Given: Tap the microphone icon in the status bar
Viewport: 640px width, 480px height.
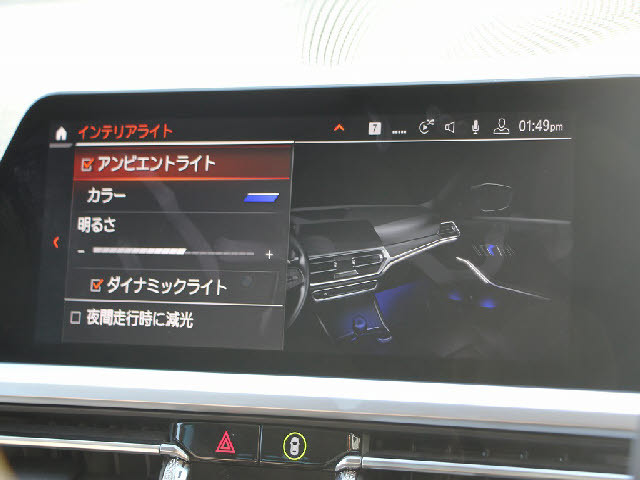Looking at the screenshot, I should 475,127.
